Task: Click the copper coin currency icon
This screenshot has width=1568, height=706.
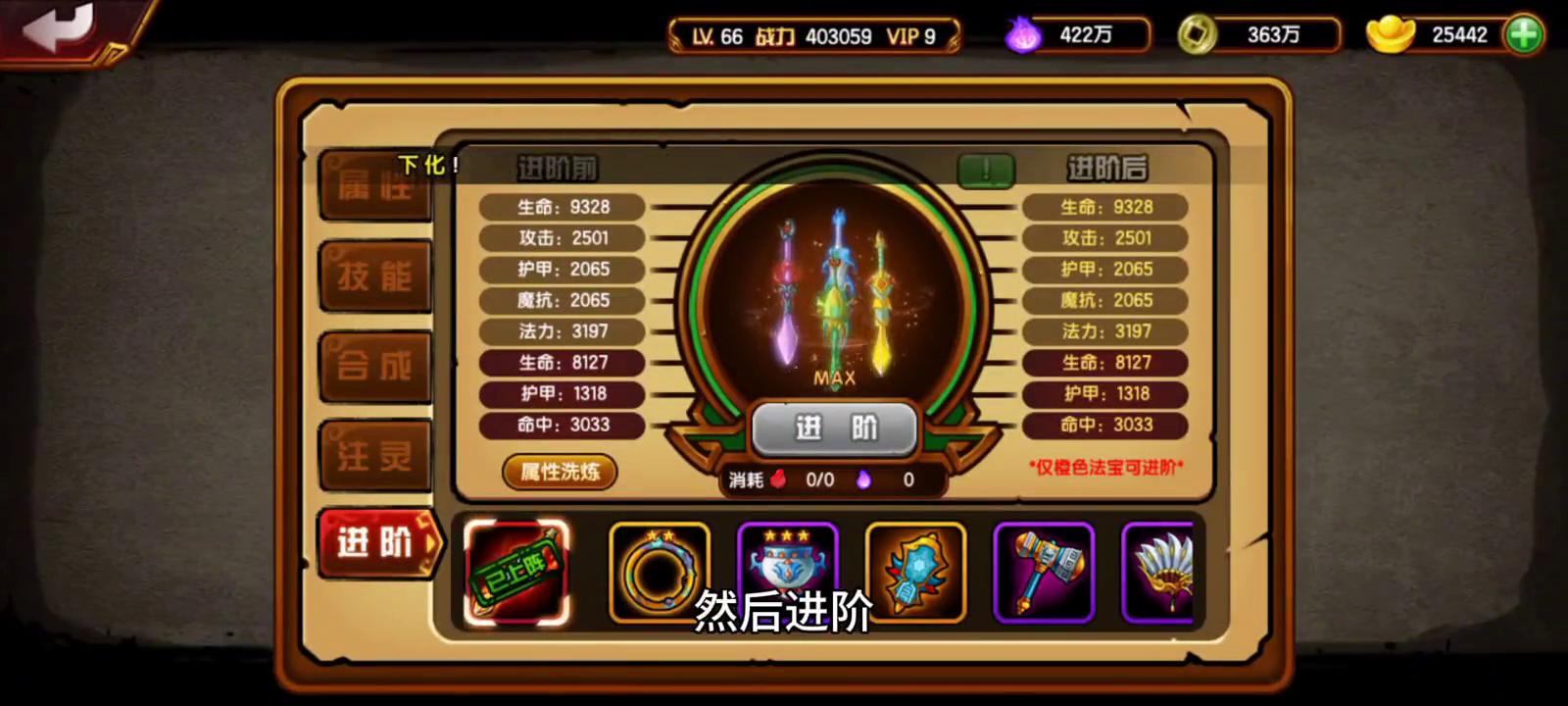Action: point(1197,33)
